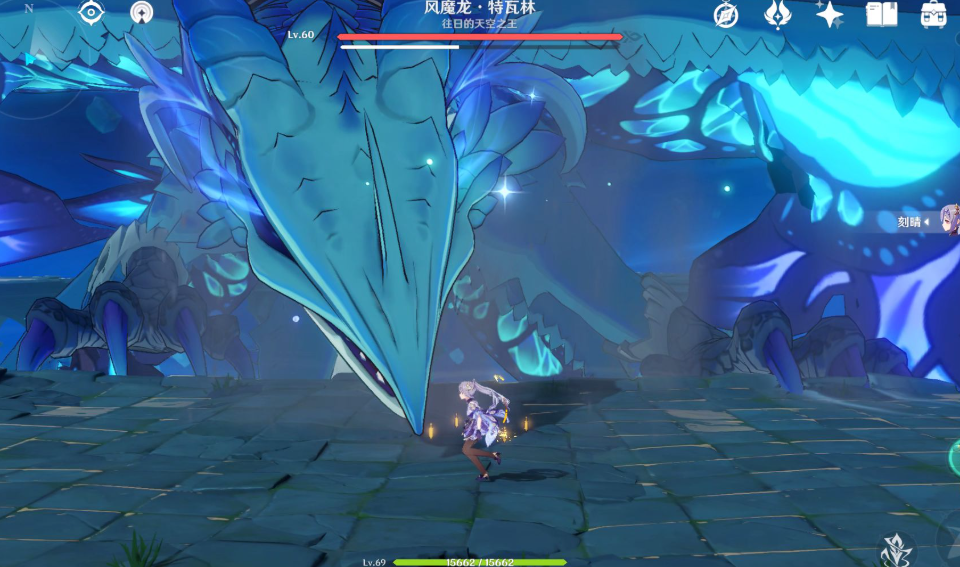Open the backpack inventory

click(x=934, y=14)
